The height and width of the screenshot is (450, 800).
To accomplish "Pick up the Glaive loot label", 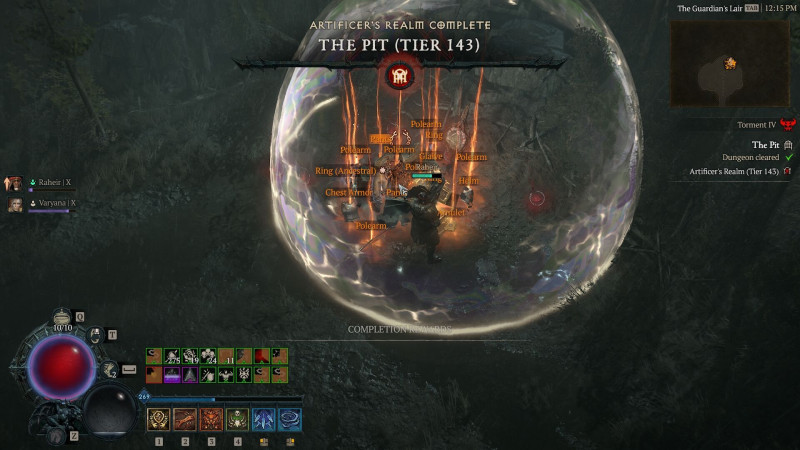I will pos(432,156).
